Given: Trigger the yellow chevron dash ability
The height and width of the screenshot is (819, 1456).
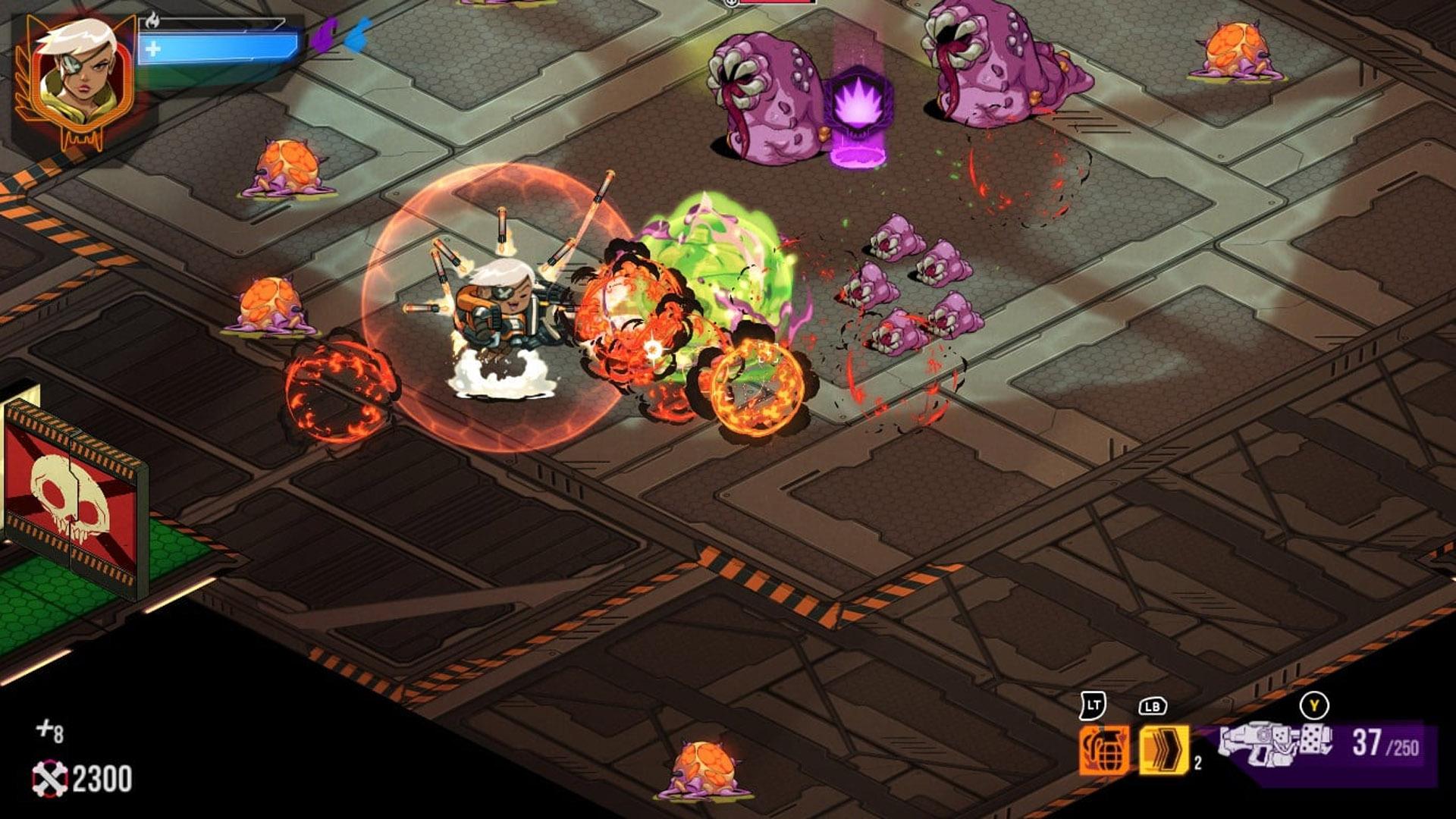Looking at the screenshot, I should point(1163,750).
